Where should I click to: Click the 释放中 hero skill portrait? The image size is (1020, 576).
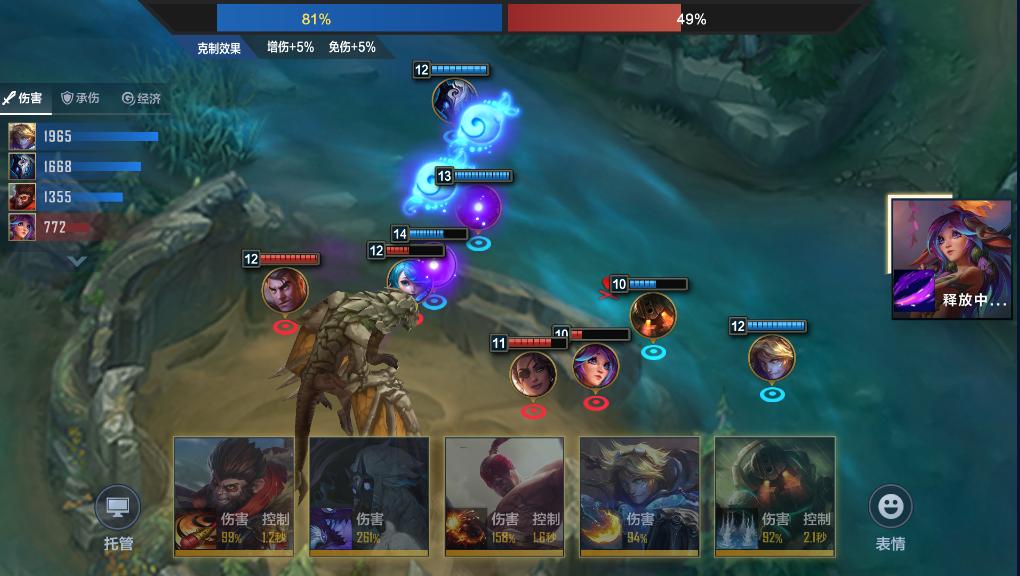click(x=950, y=258)
